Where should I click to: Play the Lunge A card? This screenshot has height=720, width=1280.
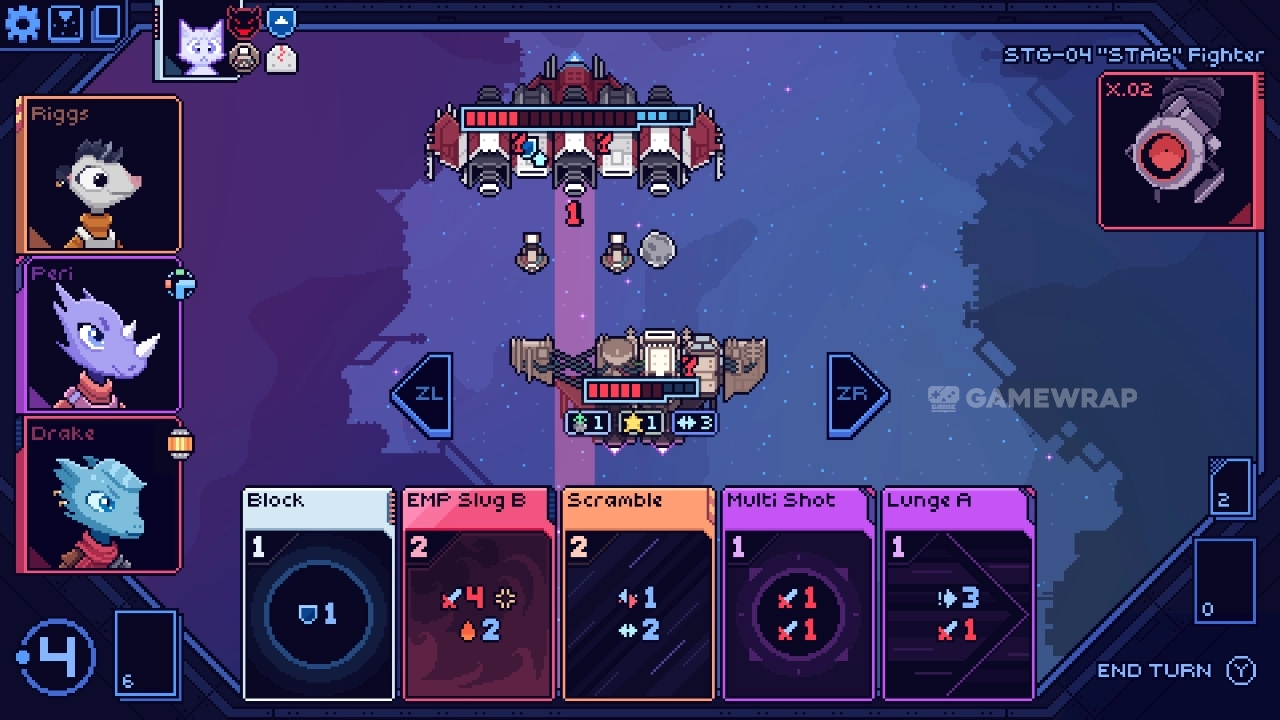[958, 594]
